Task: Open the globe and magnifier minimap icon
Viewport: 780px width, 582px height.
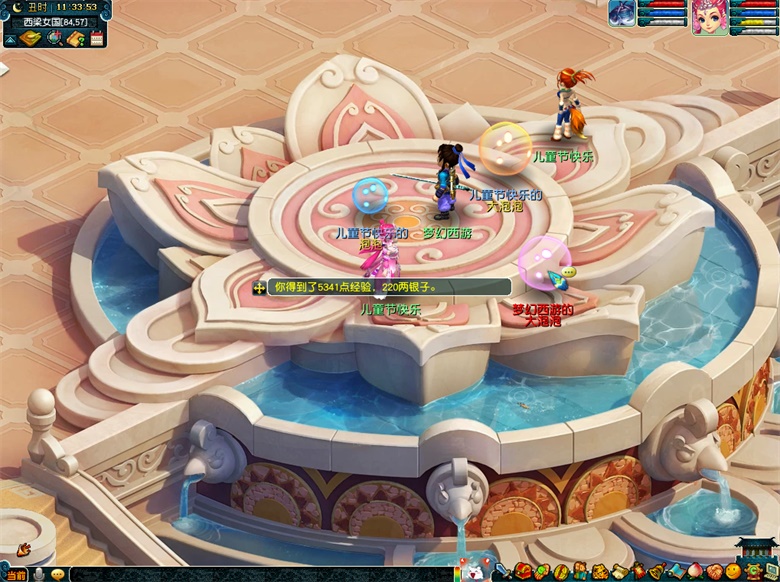Action: 54,38
